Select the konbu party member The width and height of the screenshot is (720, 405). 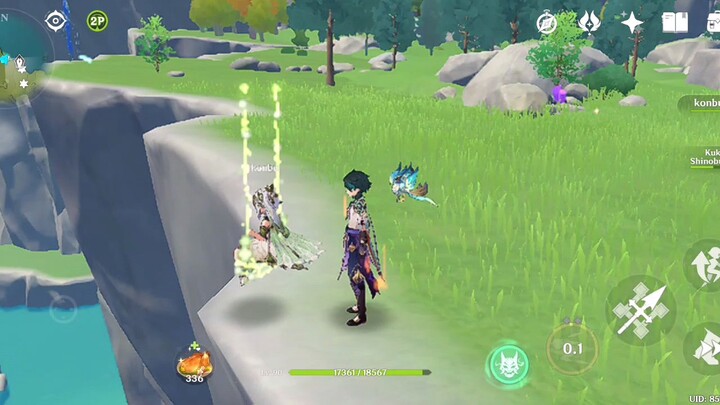click(x=700, y=103)
